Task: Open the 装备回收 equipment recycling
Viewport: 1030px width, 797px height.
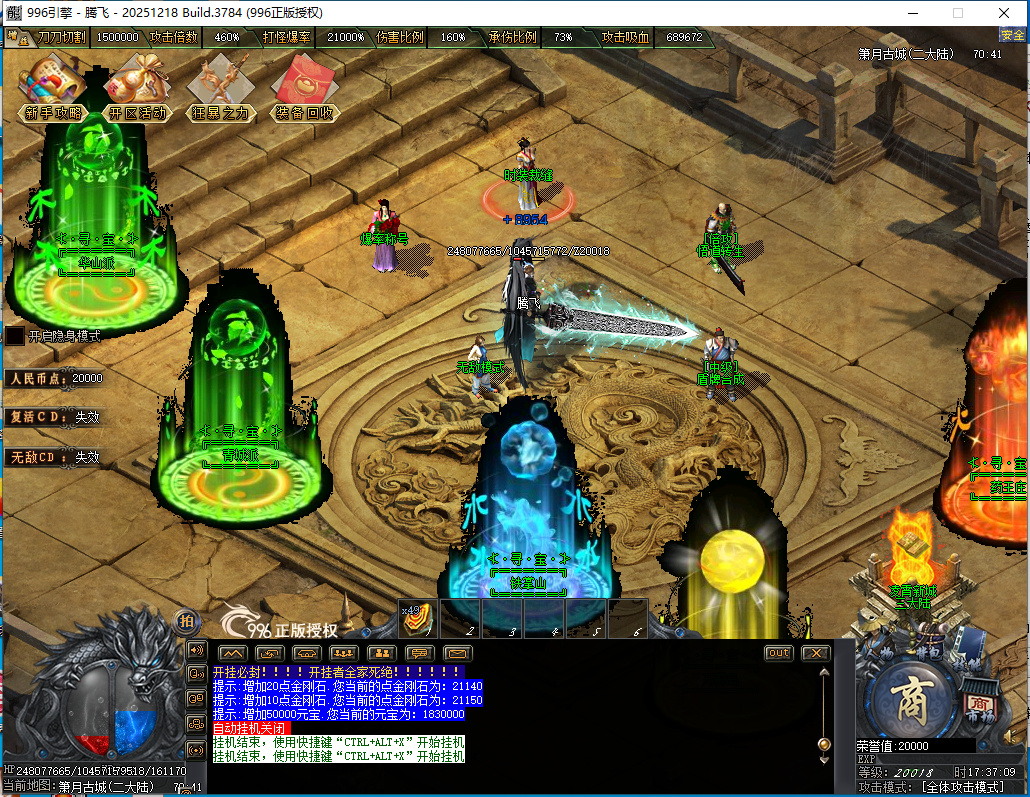Action: tap(305, 88)
